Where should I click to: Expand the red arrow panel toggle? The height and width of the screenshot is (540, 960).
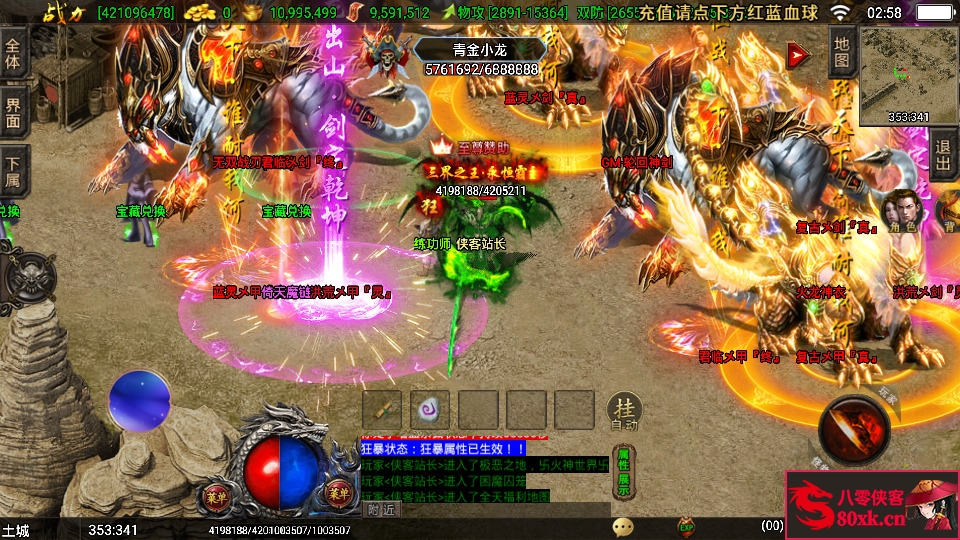click(797, 55)
